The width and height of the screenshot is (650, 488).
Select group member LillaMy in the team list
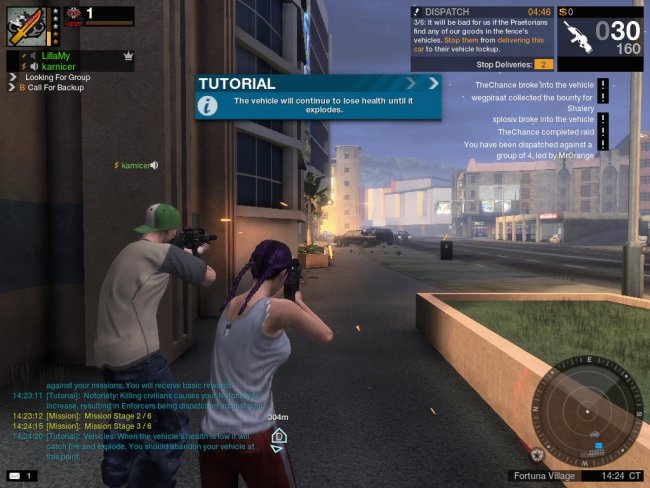point(56,57)
